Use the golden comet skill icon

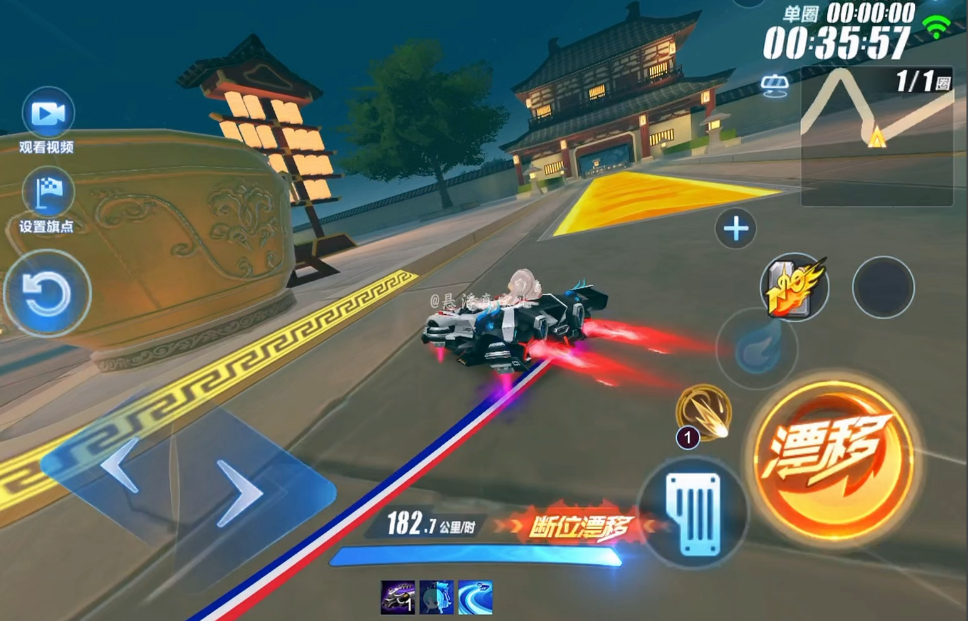pos(703,410)
